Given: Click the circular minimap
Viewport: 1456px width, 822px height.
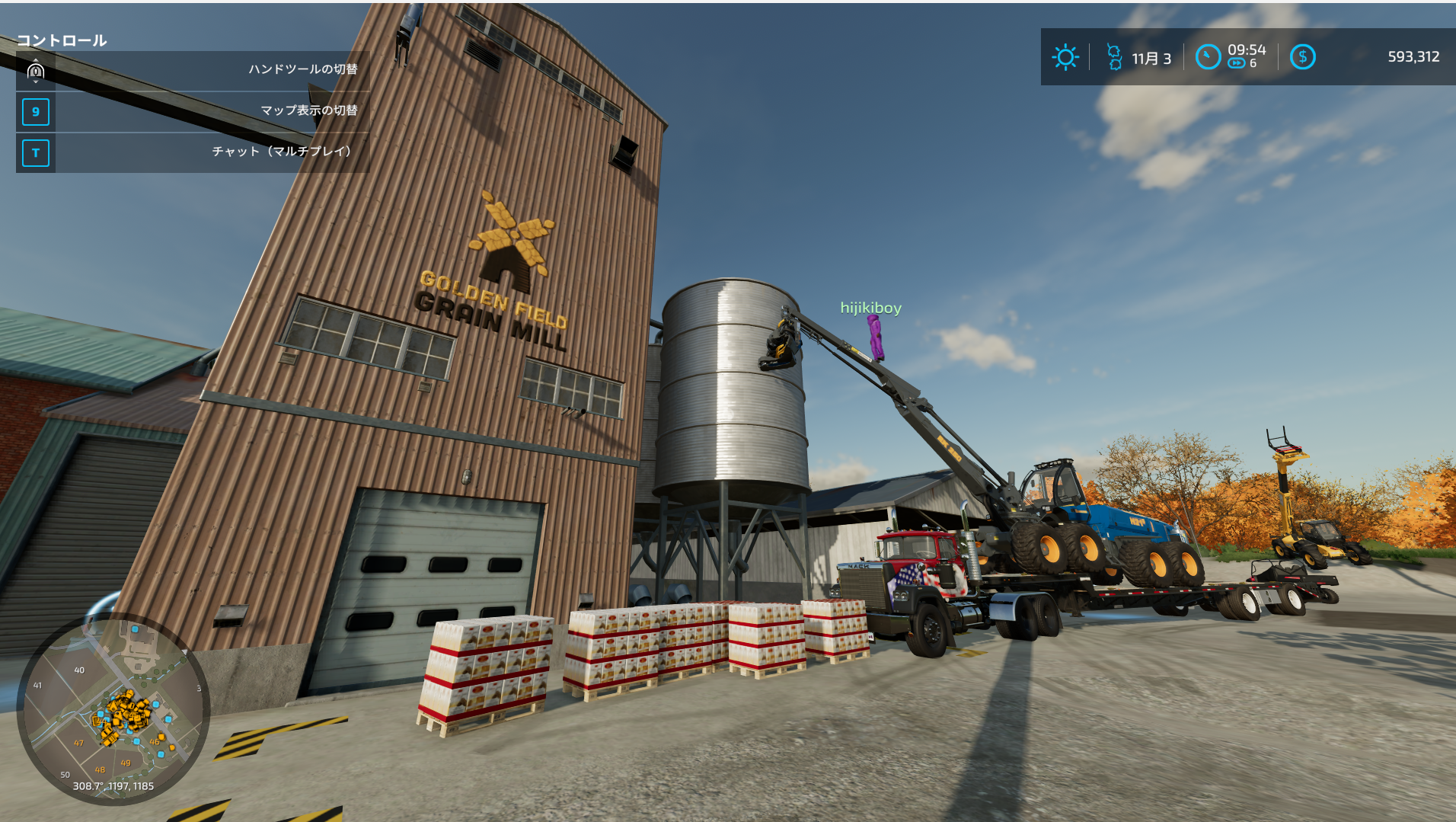Looking at the screenshot, I should pyautogui.click(x=113, y=711).
